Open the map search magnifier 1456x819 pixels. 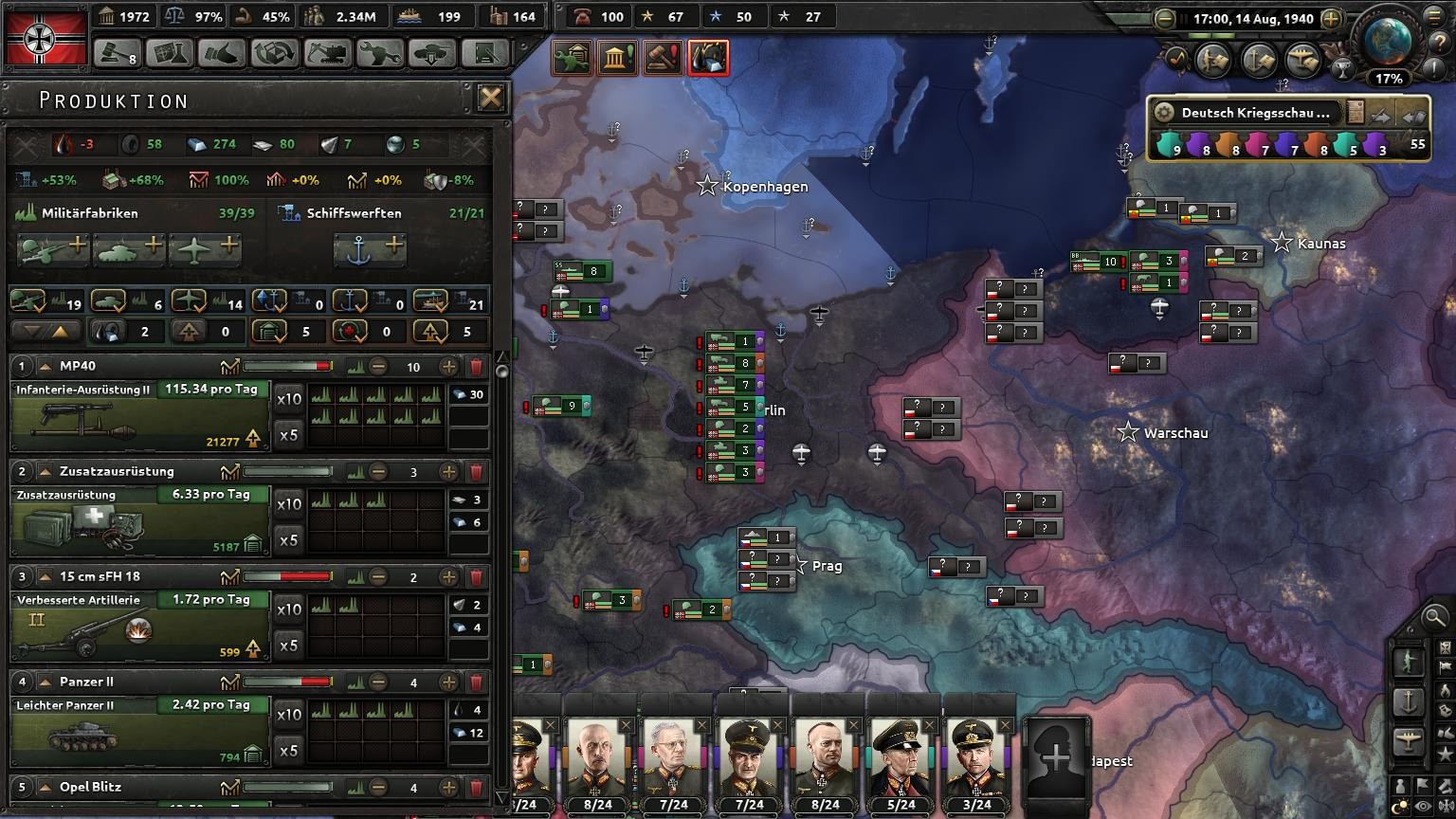1434,618
